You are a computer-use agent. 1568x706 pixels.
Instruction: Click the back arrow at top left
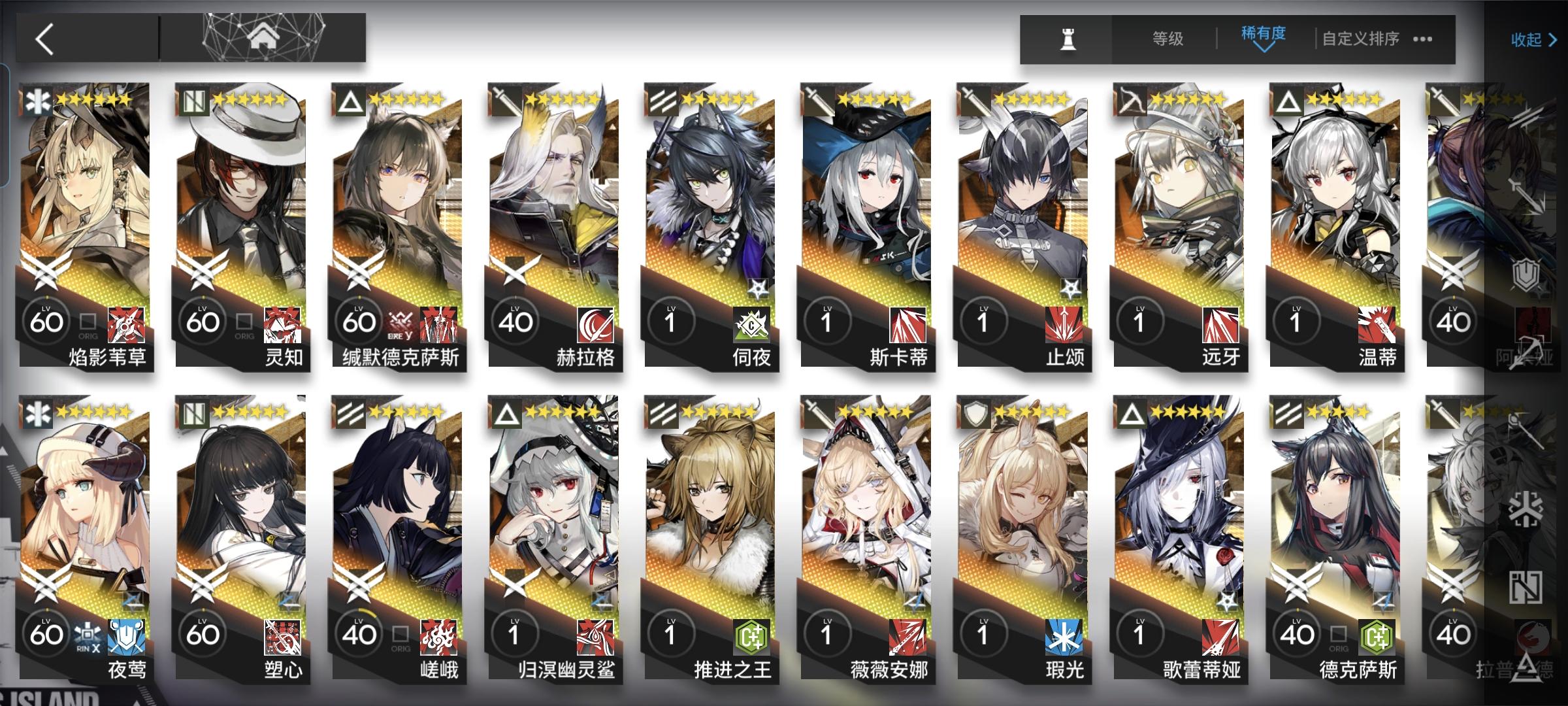44,38
